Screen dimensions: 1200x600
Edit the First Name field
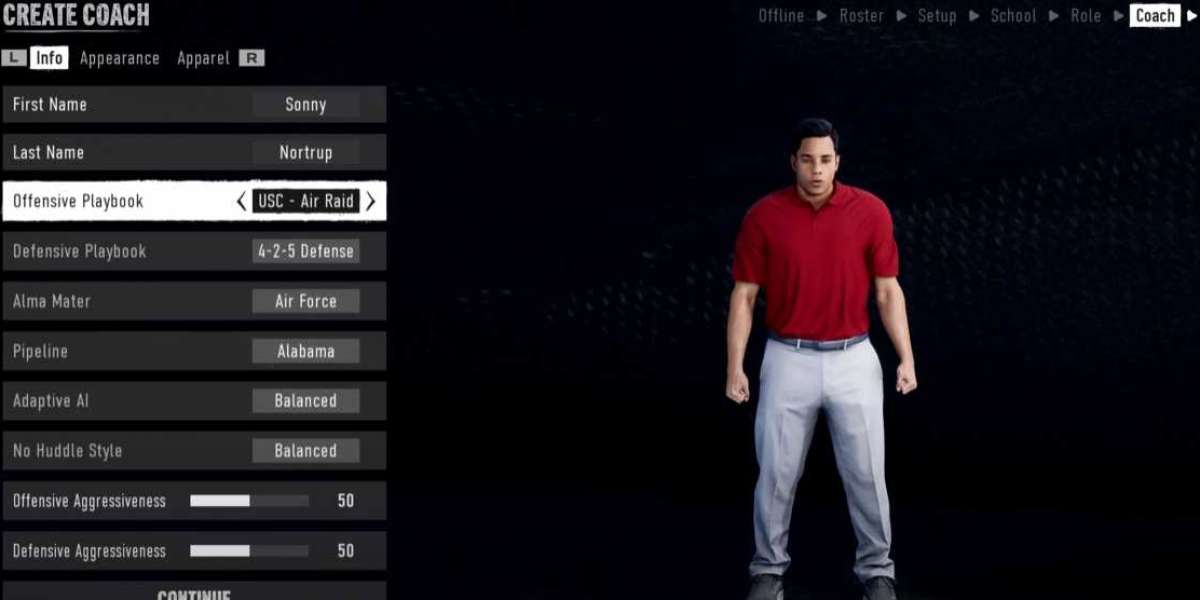point(305,104)
